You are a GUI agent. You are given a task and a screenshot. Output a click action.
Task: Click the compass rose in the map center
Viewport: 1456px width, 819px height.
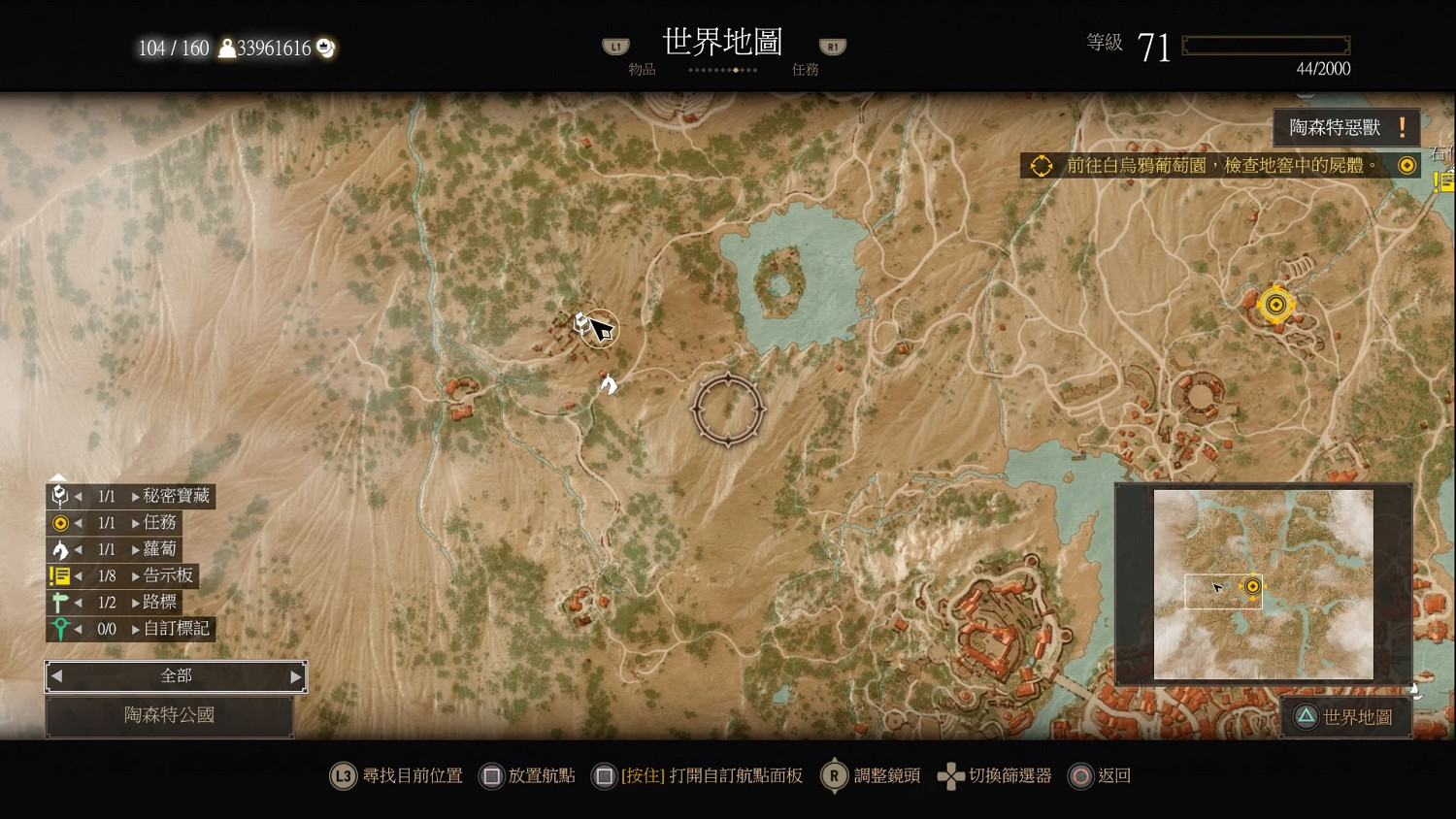728,409
